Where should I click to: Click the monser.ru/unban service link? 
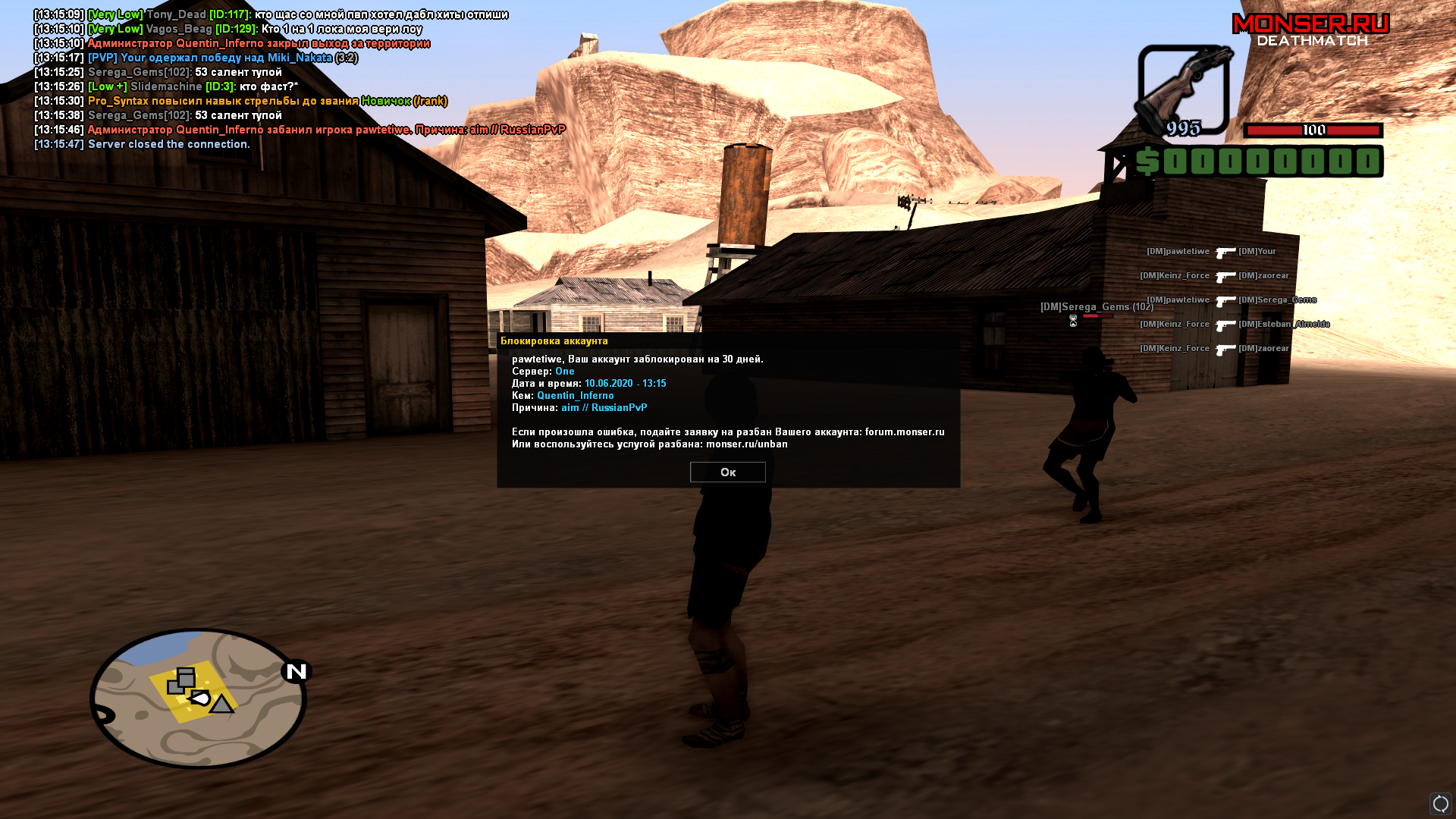pyautogui.click(x=747, y=444)
